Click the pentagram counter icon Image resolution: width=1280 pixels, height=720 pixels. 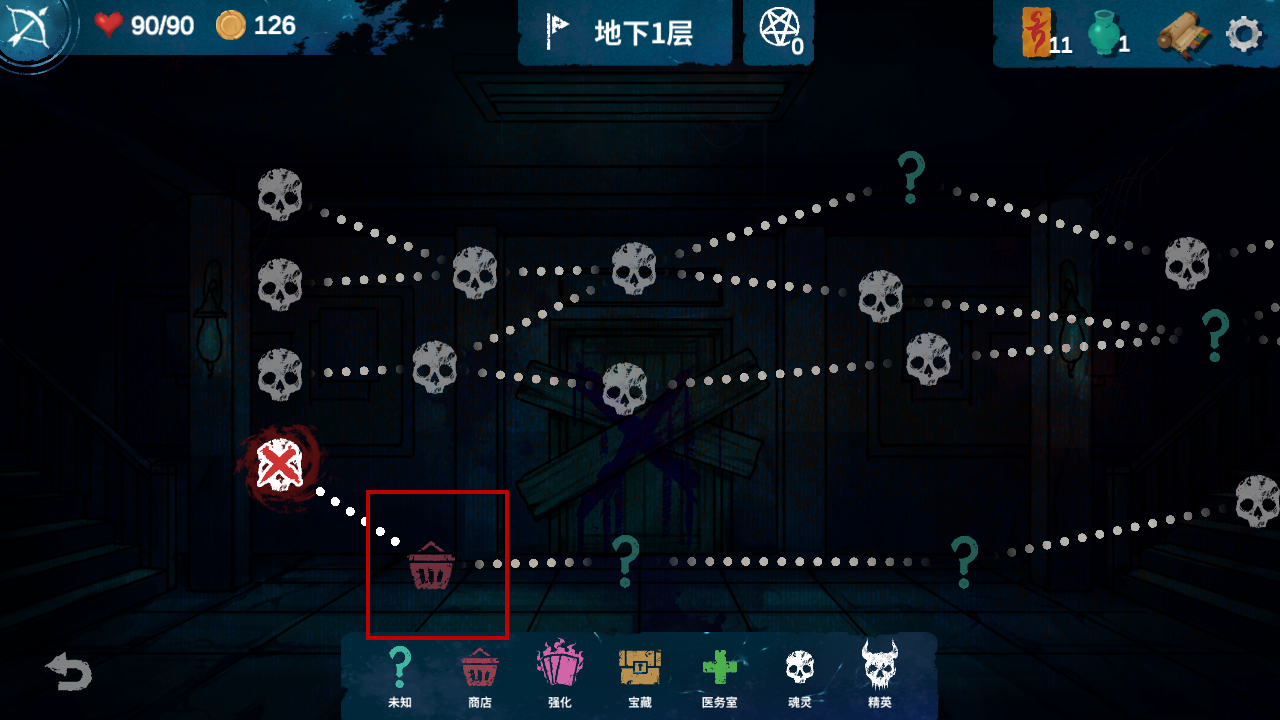[x=778, y=26]
